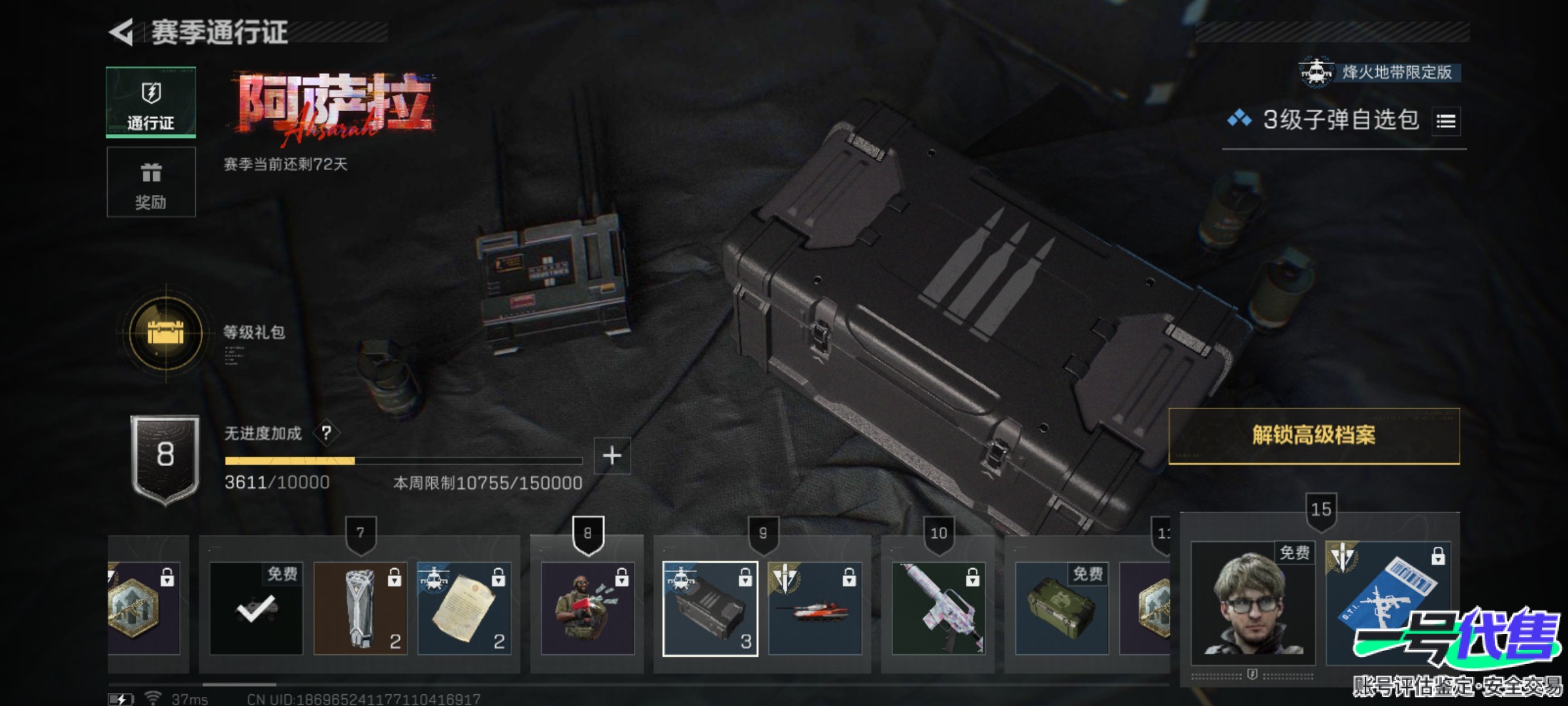This screenshot has width=1568, height=706.
Task: Open the list icon beside 3级子弹自选包
Action: pos(1445,121)
